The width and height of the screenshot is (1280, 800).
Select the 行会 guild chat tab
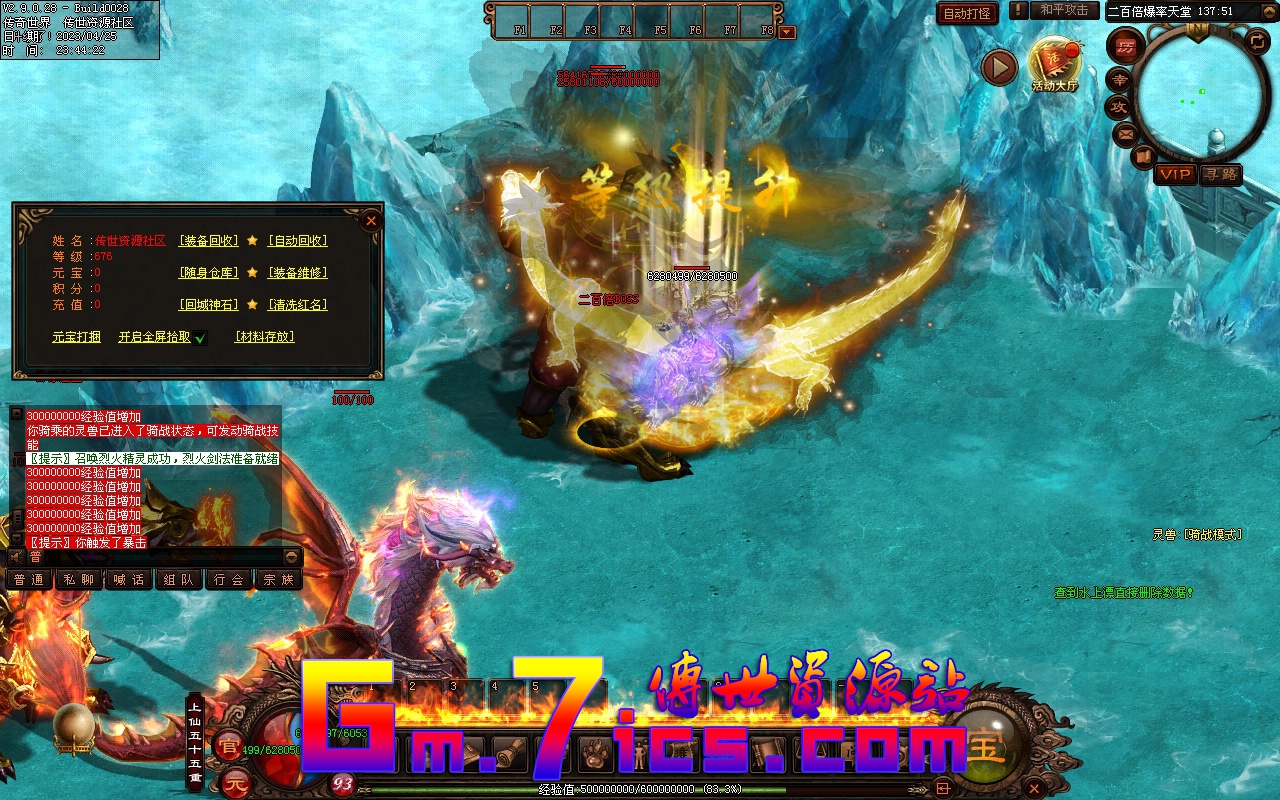(229, 580)
